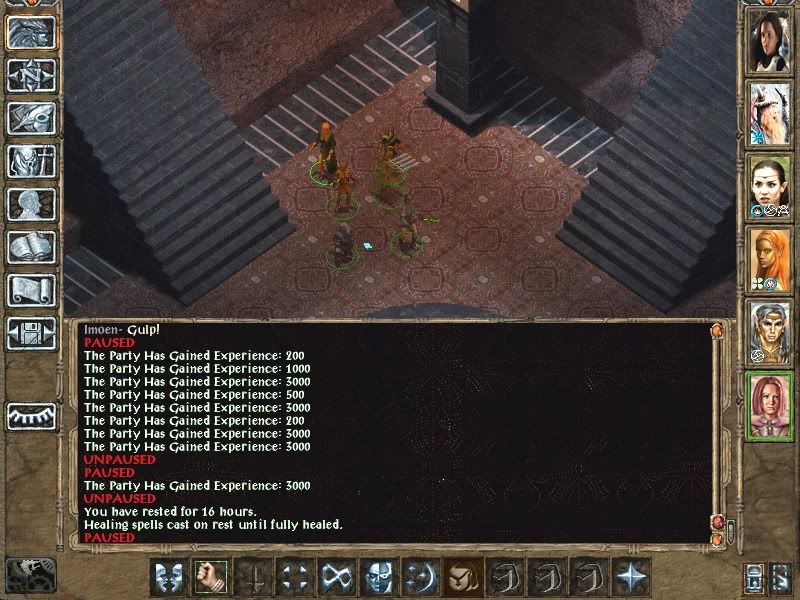Select the white-bearded character portrait

click(770, 112)
